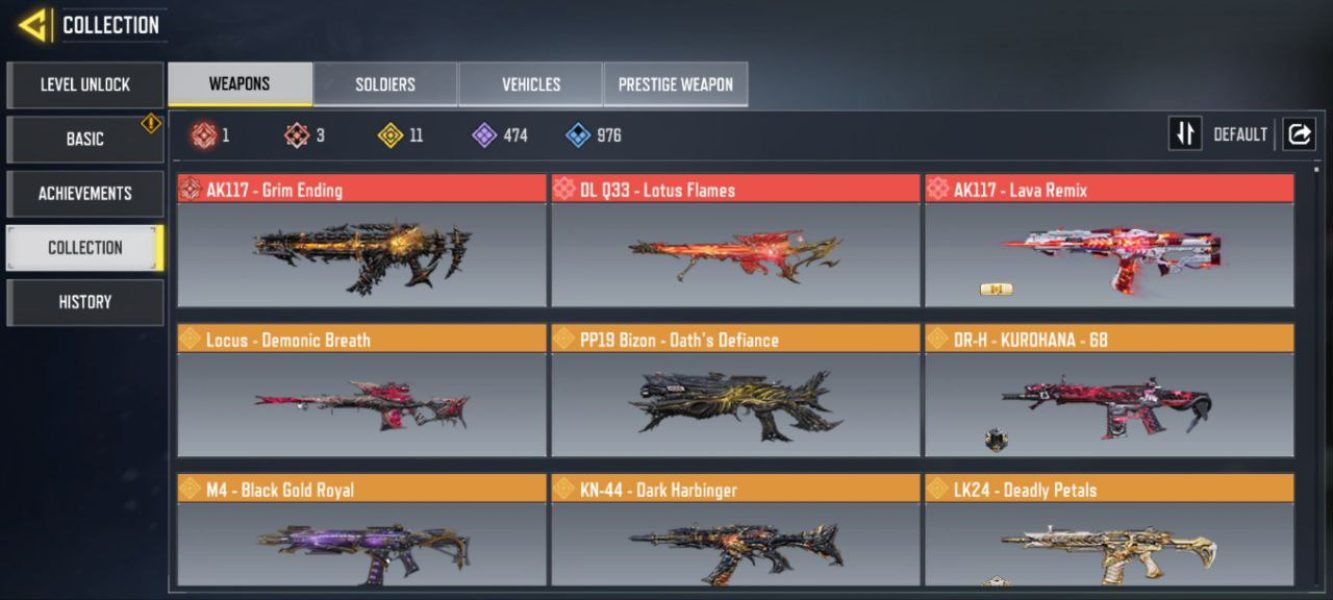
Task: Switch to the Soldiers tab
Action: pyautogui.click(x=385, y=84)
